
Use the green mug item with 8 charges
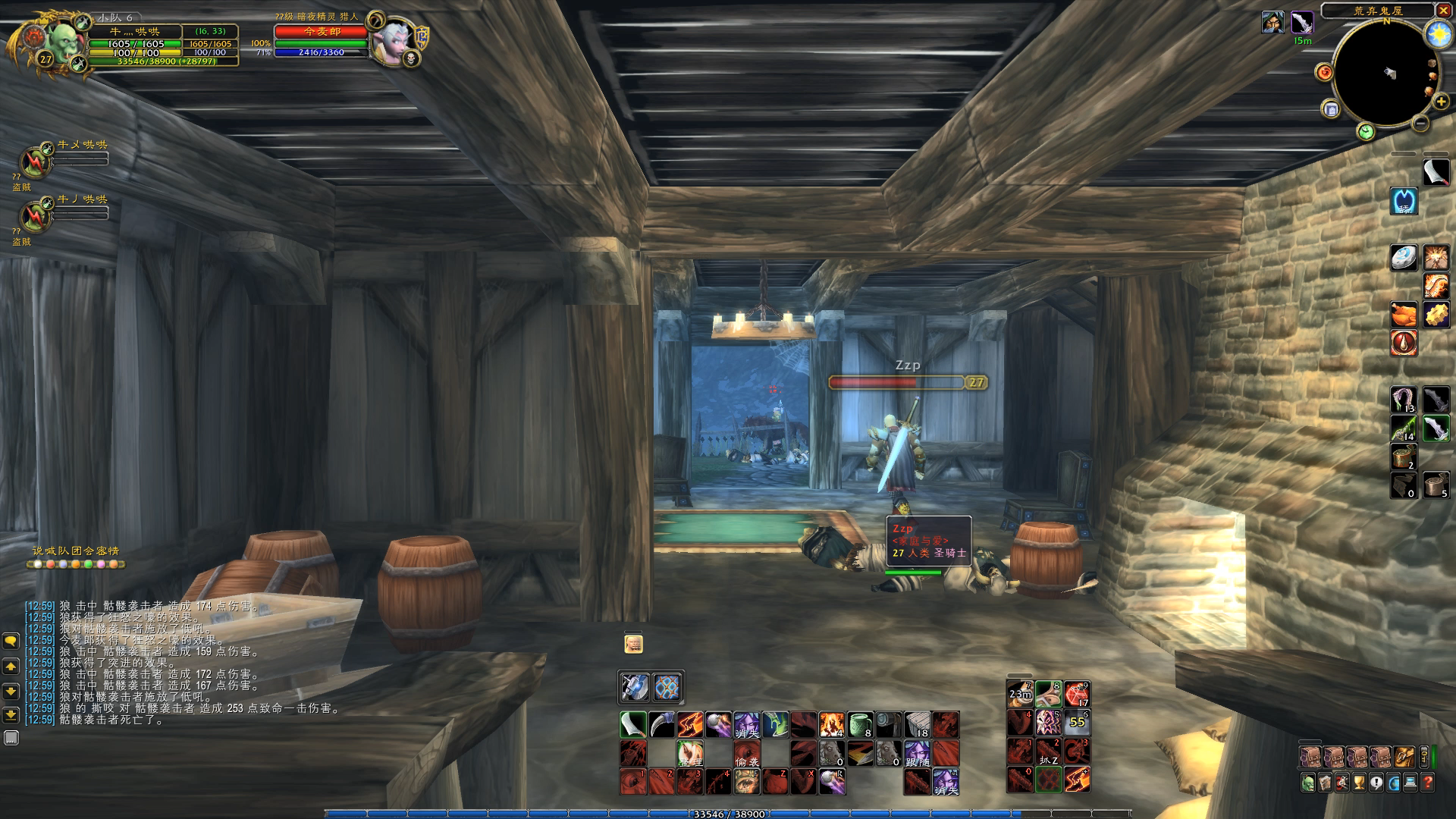pos(860,725)
